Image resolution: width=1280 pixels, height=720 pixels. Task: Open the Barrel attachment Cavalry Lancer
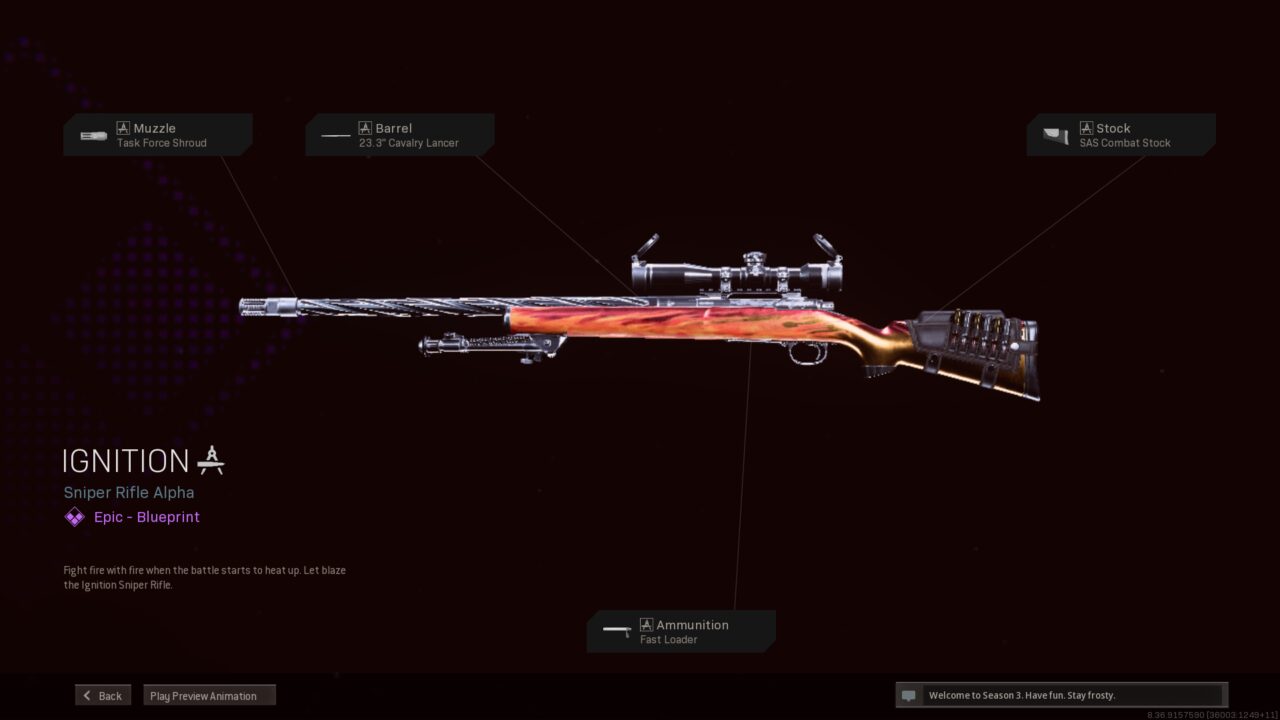399,135
